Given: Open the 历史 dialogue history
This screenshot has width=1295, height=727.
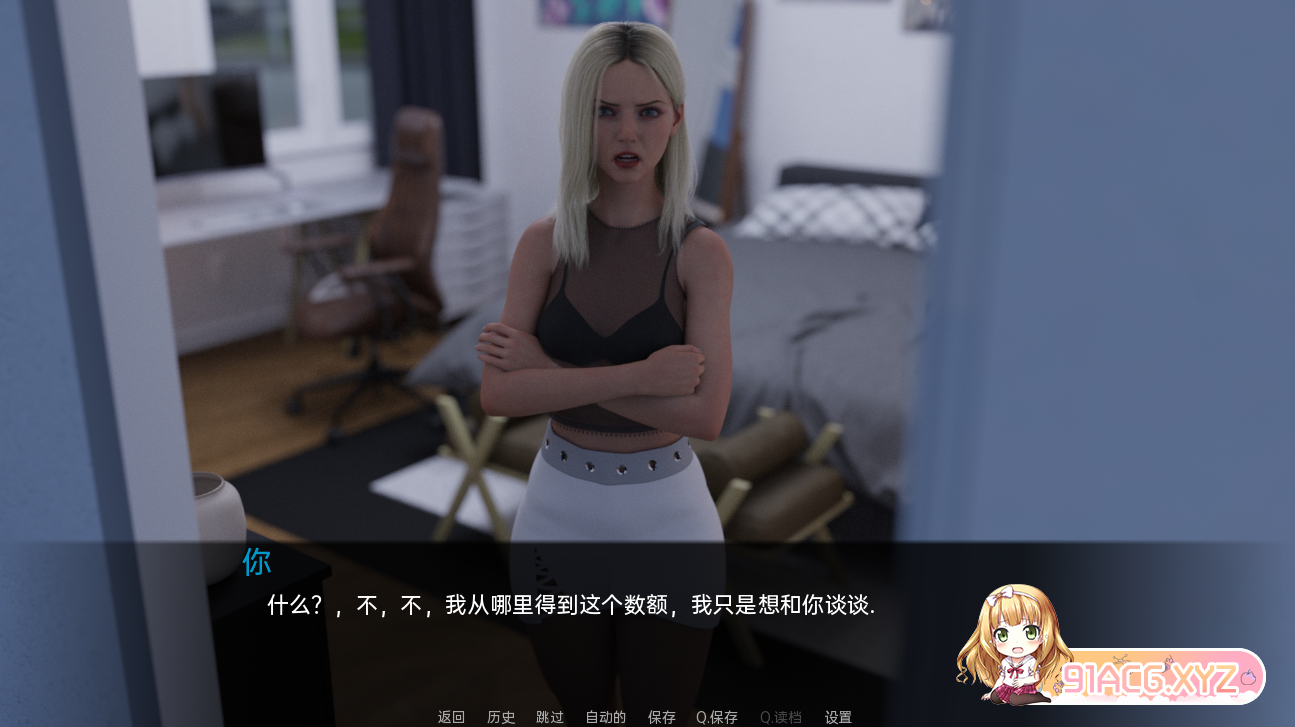Looking at the screenshot, I should [x=501, y=717].
